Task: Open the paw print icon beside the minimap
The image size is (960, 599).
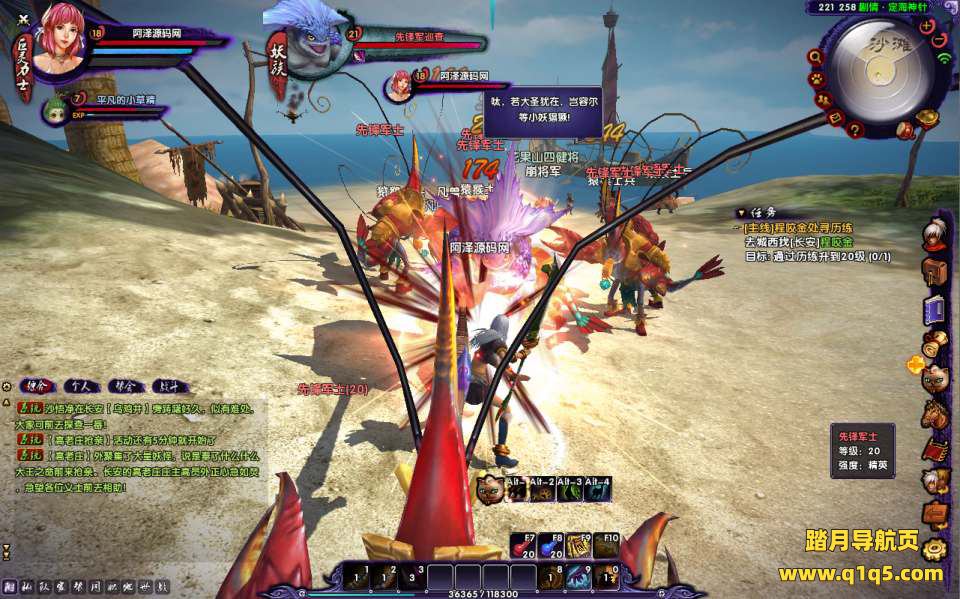Action: point(817,78)
